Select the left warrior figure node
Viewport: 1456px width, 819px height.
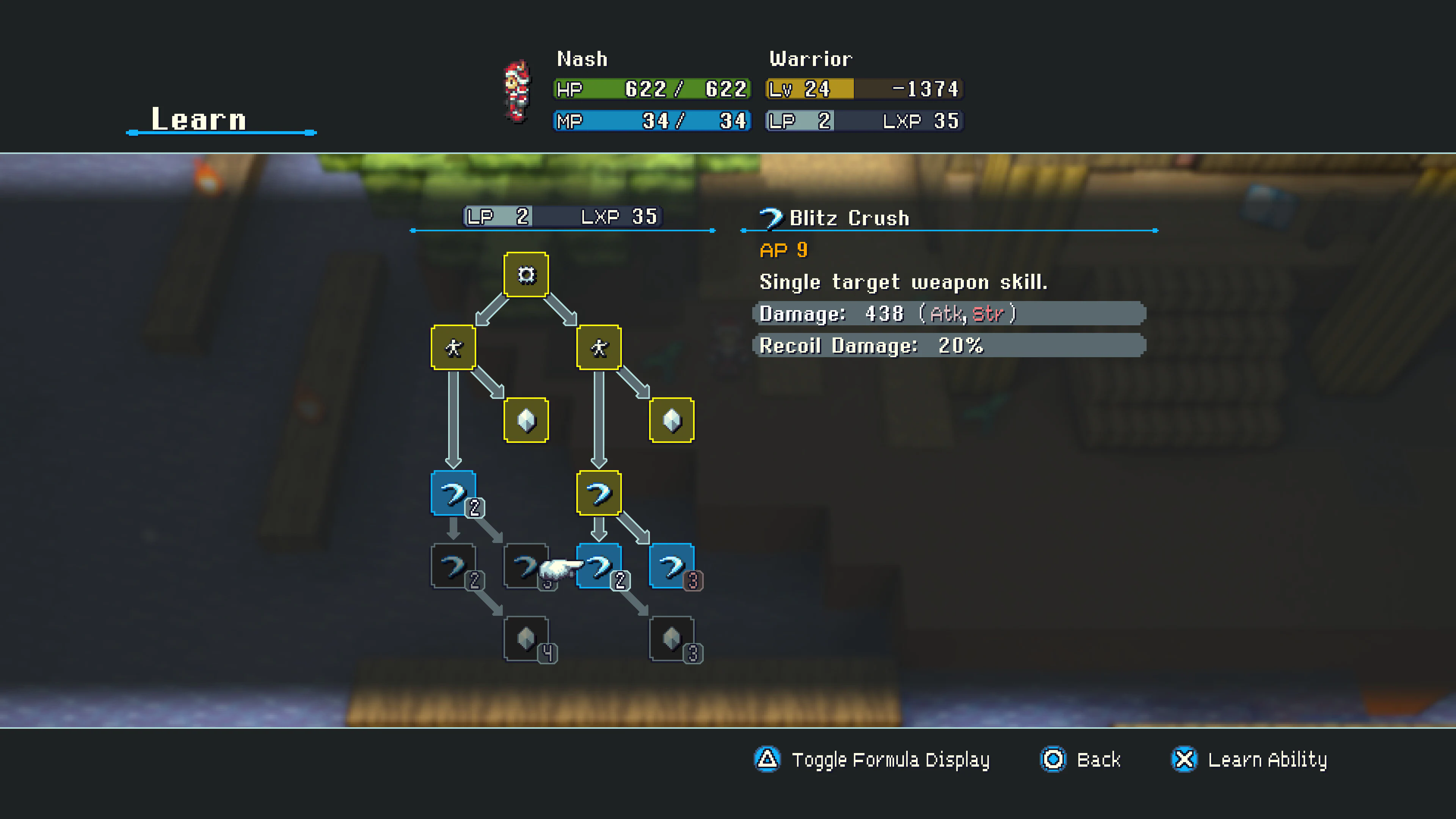point(454,347)
